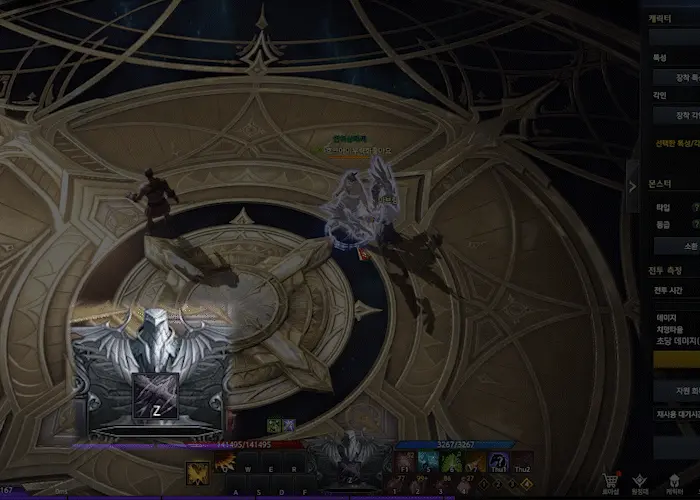
Task: Select the purple buff icon above the health bar
Action: [x=288, y=426]
